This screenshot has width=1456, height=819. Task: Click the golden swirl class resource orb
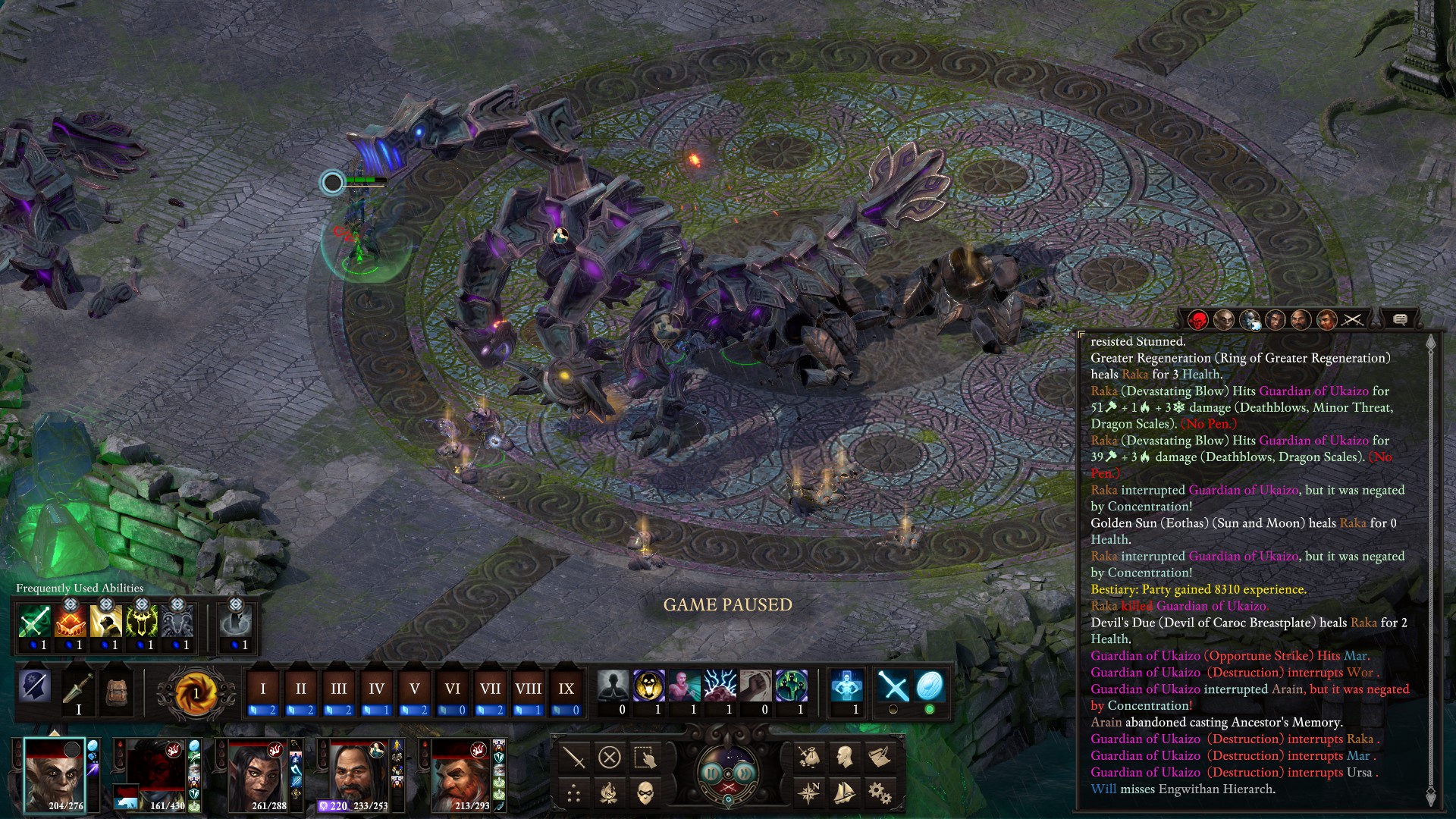(196, 692)
